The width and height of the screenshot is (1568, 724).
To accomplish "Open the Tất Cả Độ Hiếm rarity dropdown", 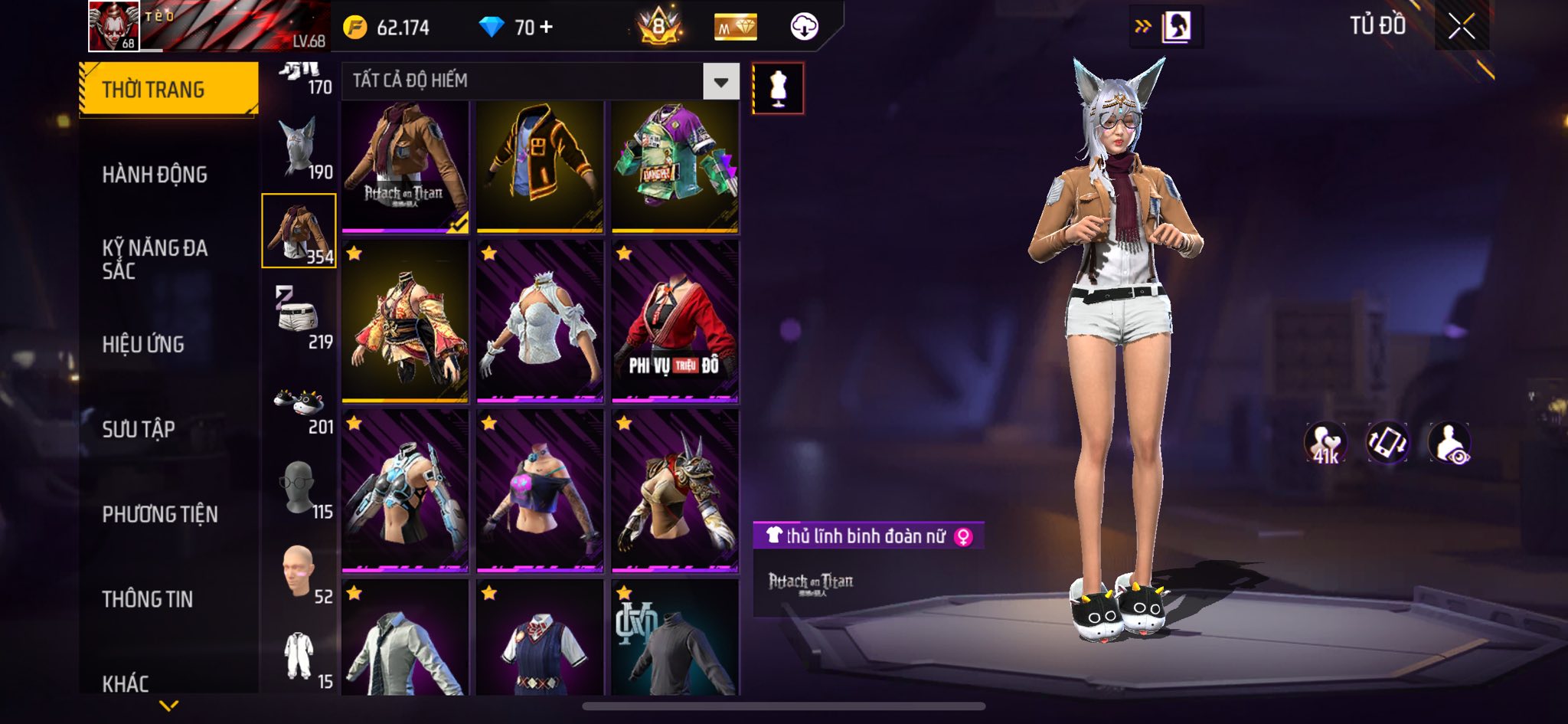I will coord(720,81).
